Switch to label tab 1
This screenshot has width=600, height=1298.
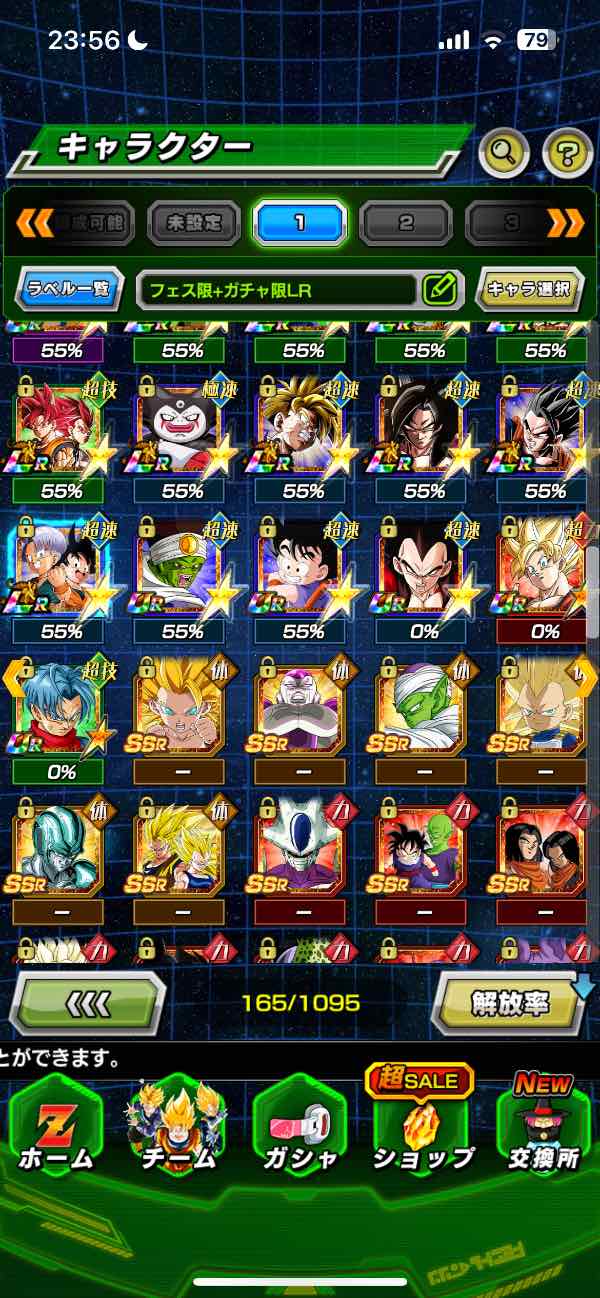click(x=299, y=223)
